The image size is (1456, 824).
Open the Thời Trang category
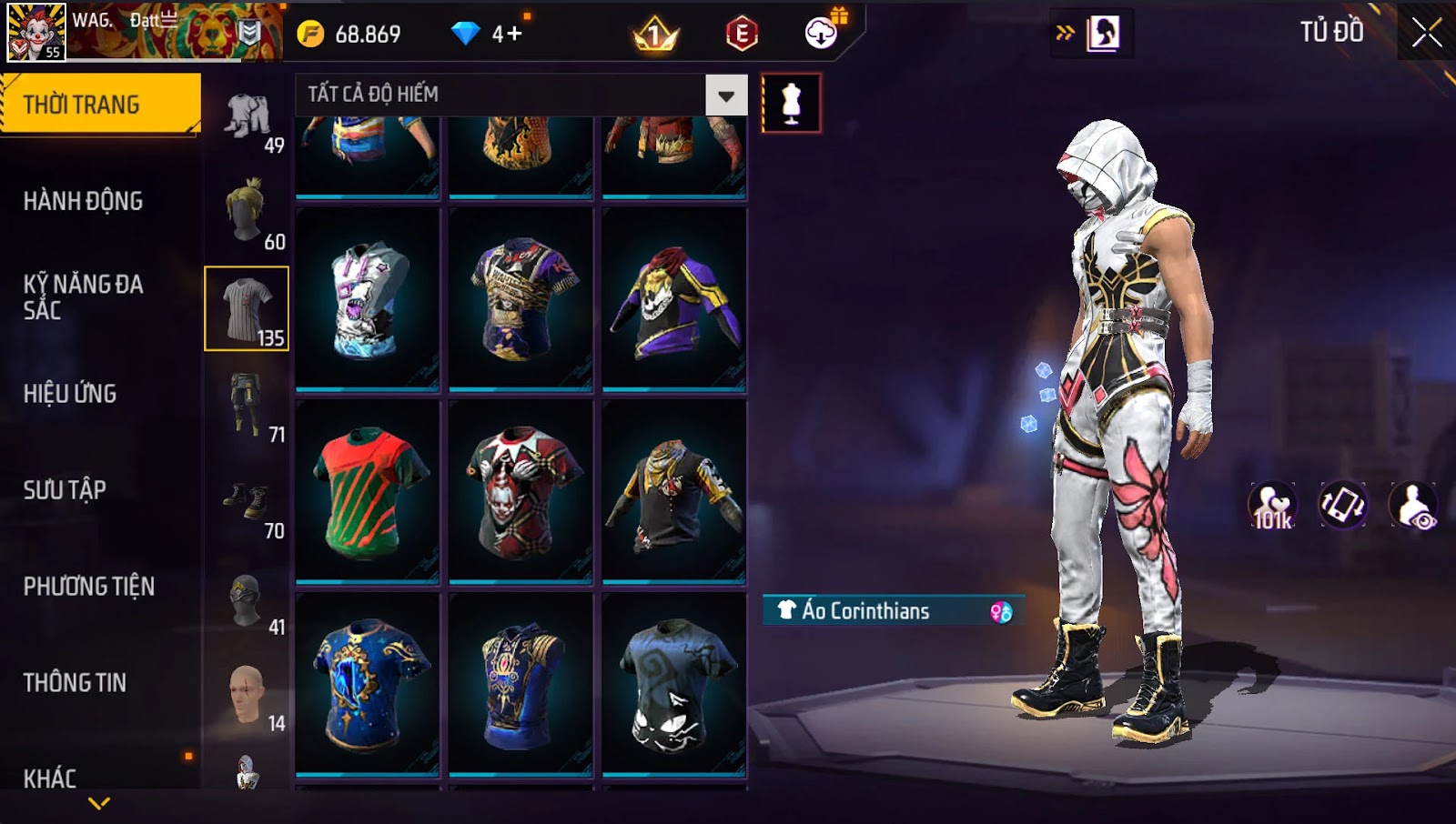pos(100,105)
